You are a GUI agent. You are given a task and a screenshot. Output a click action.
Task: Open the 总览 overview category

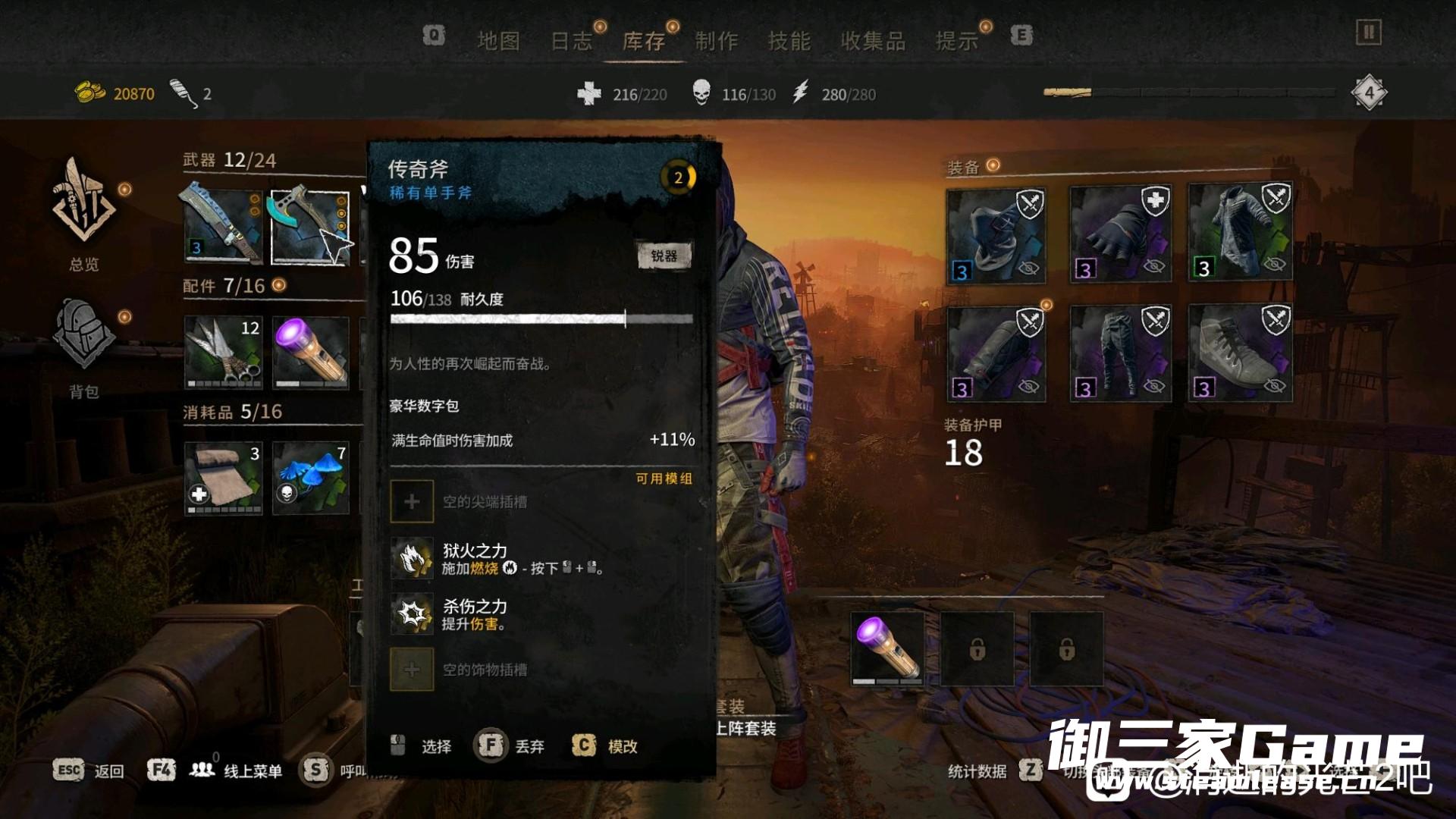point(84,214)
